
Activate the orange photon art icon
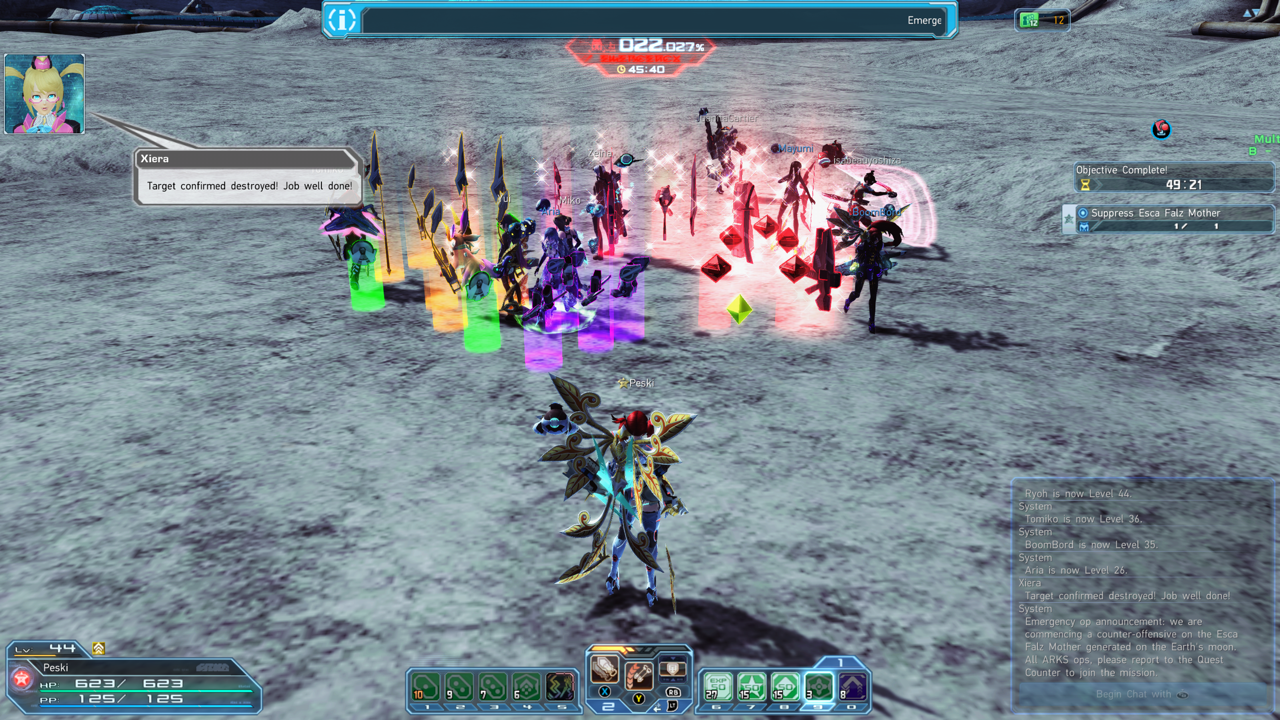point(638,678)
